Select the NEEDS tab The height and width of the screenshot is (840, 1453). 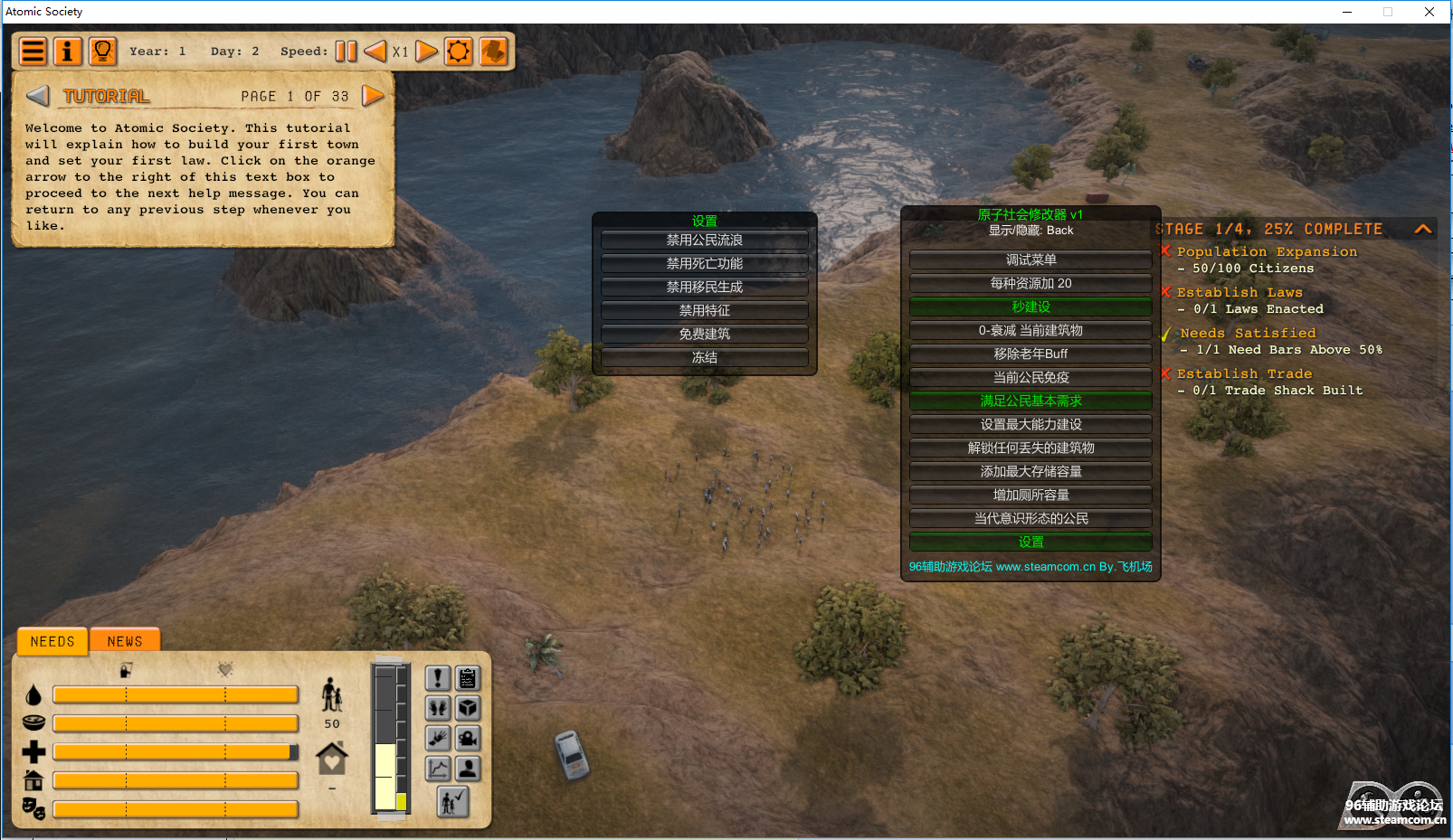(x=52, y=641)
